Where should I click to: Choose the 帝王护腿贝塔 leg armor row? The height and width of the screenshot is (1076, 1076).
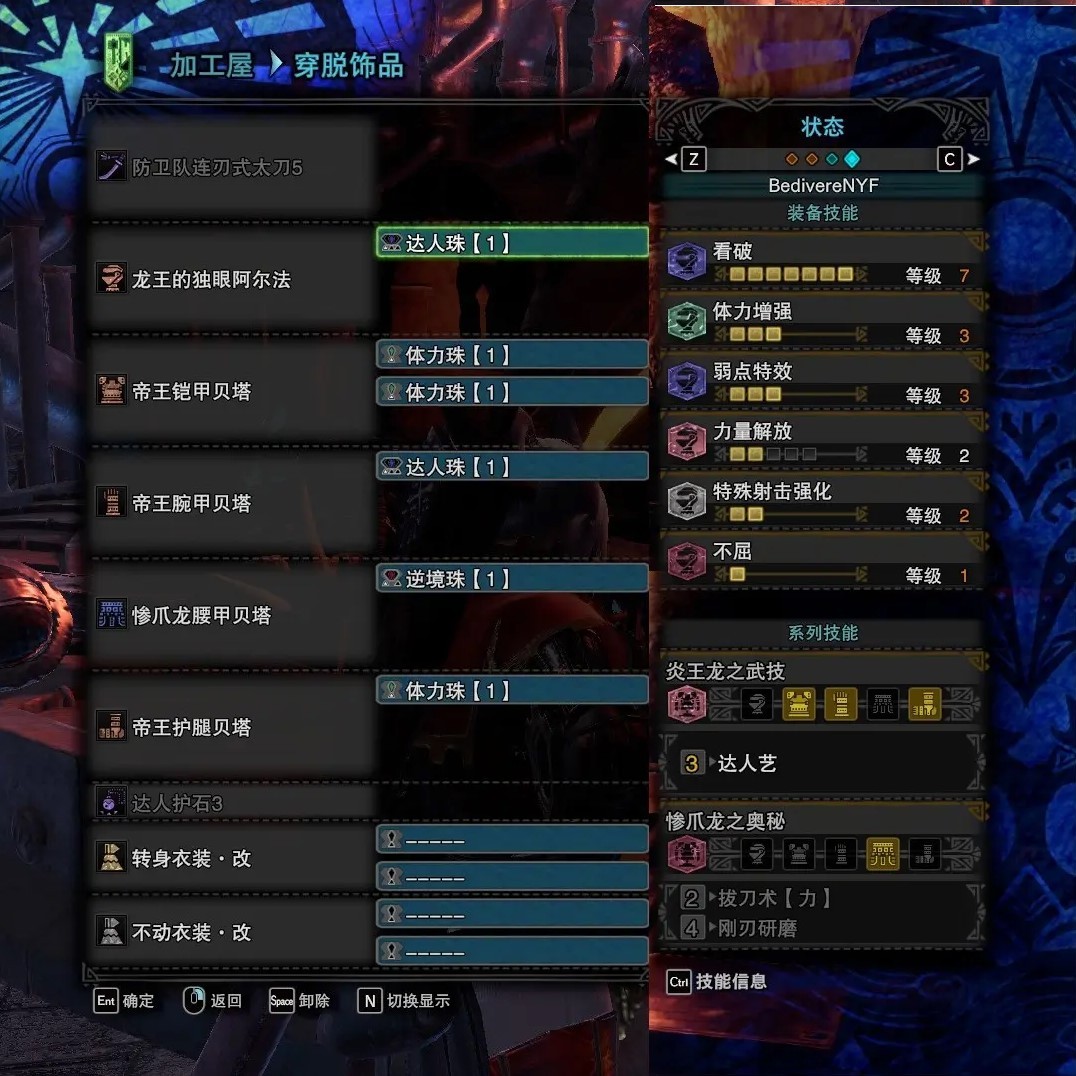pos(230,727)
